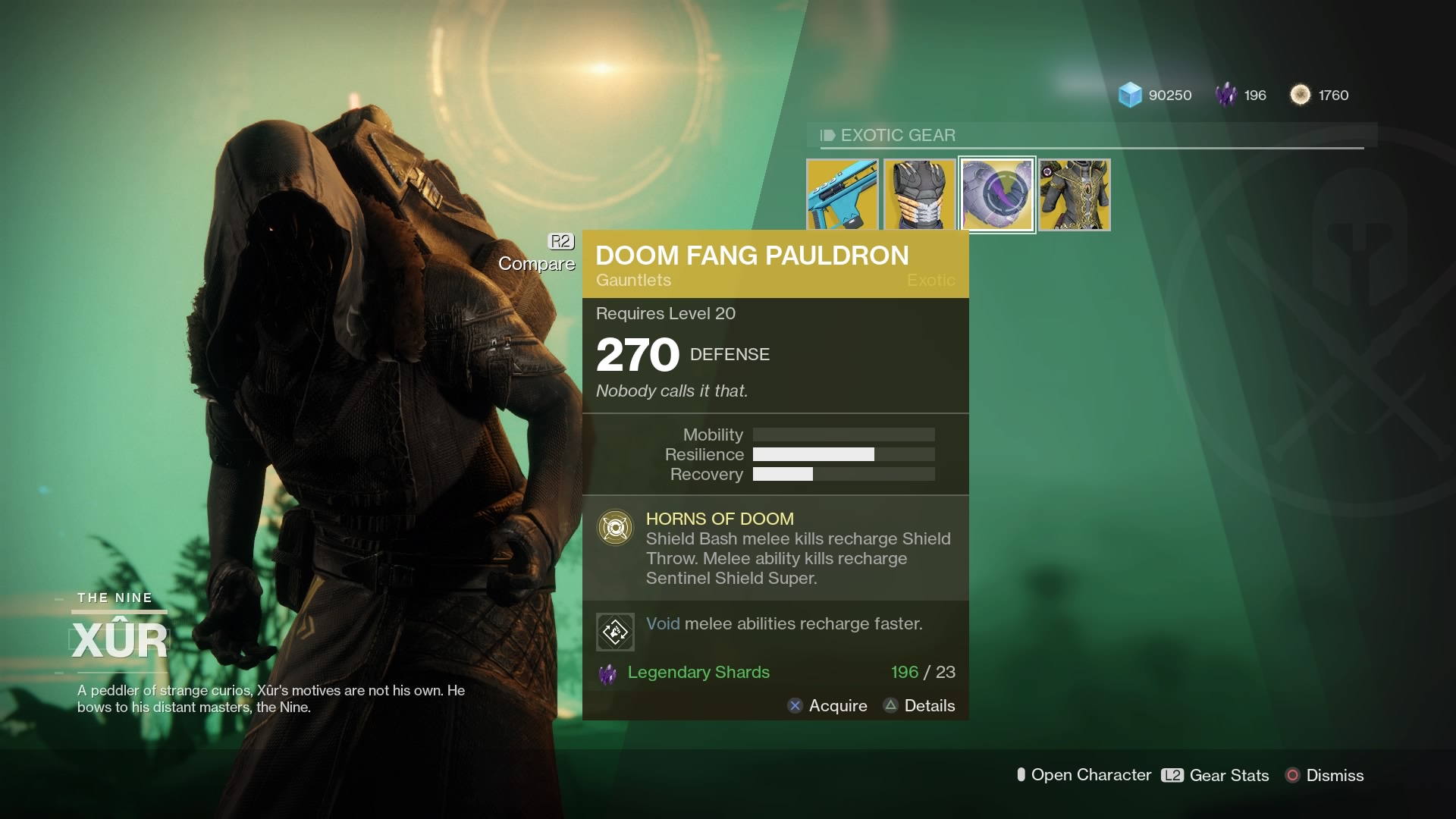Click the Acquire button
The height and width of the screenshot is (819, 1456).
827,705
